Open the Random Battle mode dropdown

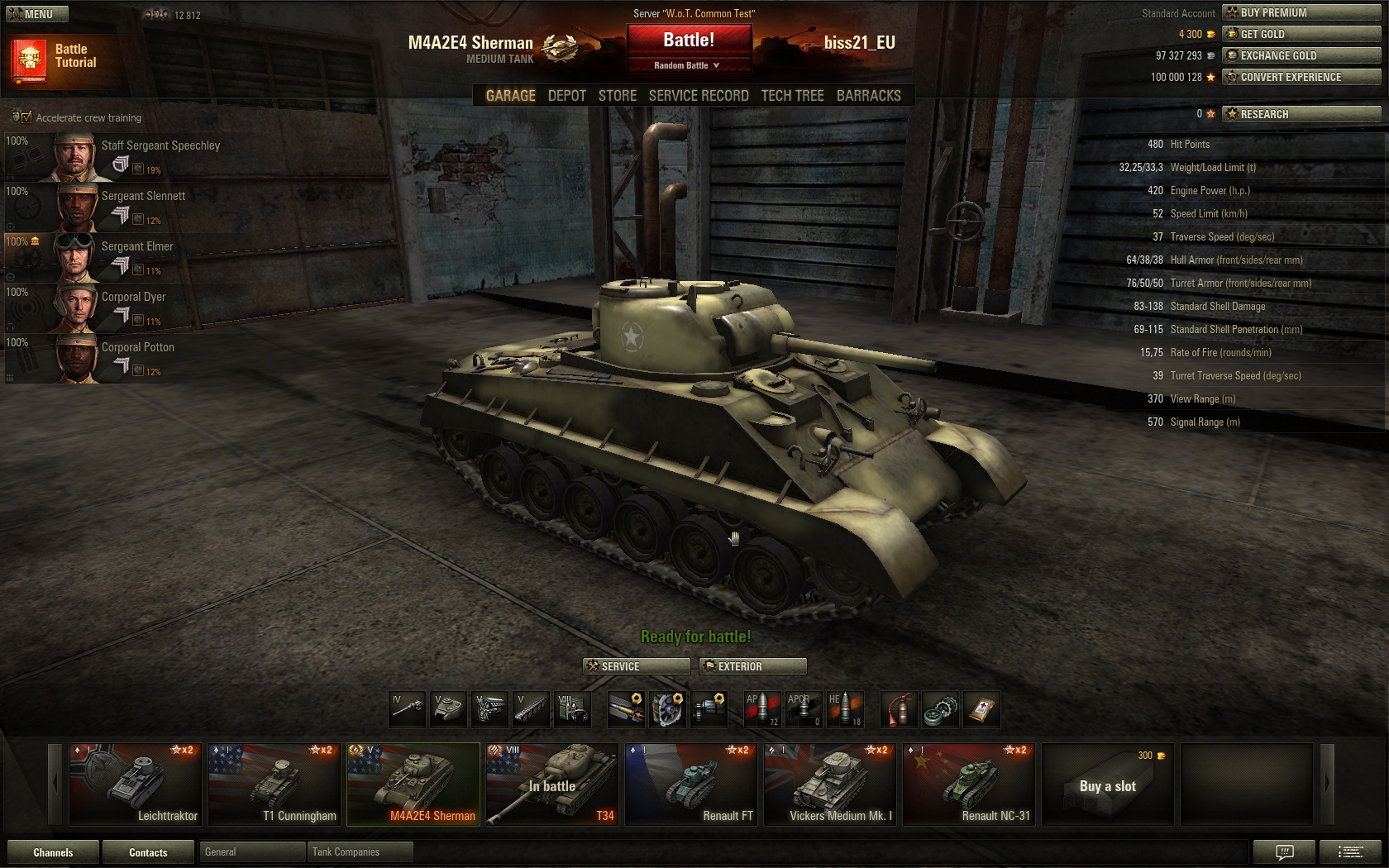(688, 65)
